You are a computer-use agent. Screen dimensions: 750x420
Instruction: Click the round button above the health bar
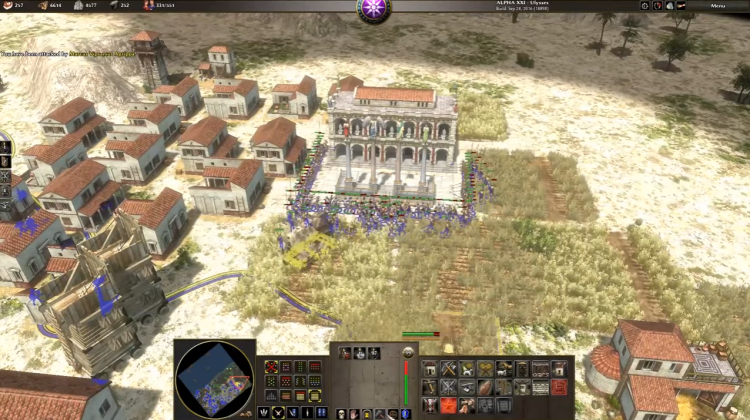tap(407, 352)
